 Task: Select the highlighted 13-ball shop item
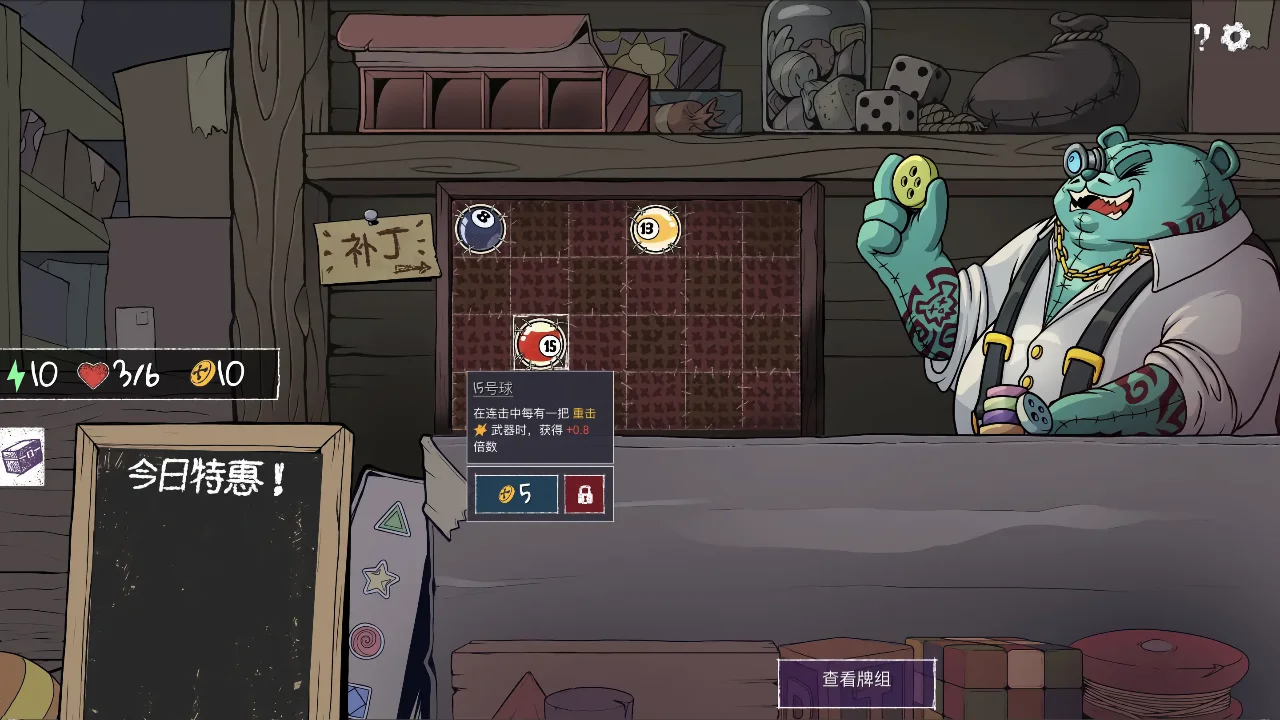[x=655, y=231]
